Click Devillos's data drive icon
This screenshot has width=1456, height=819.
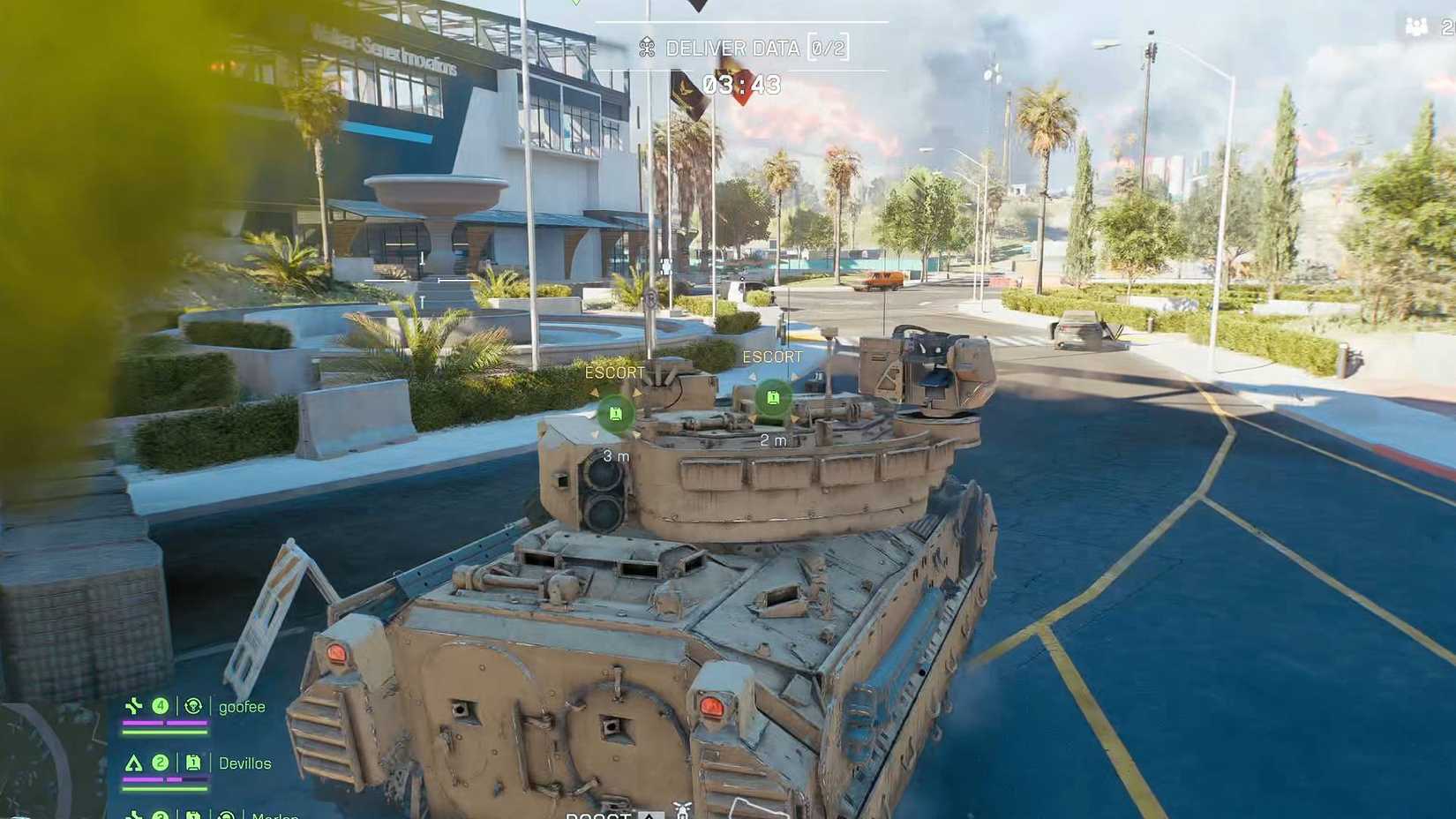(193, 763)
